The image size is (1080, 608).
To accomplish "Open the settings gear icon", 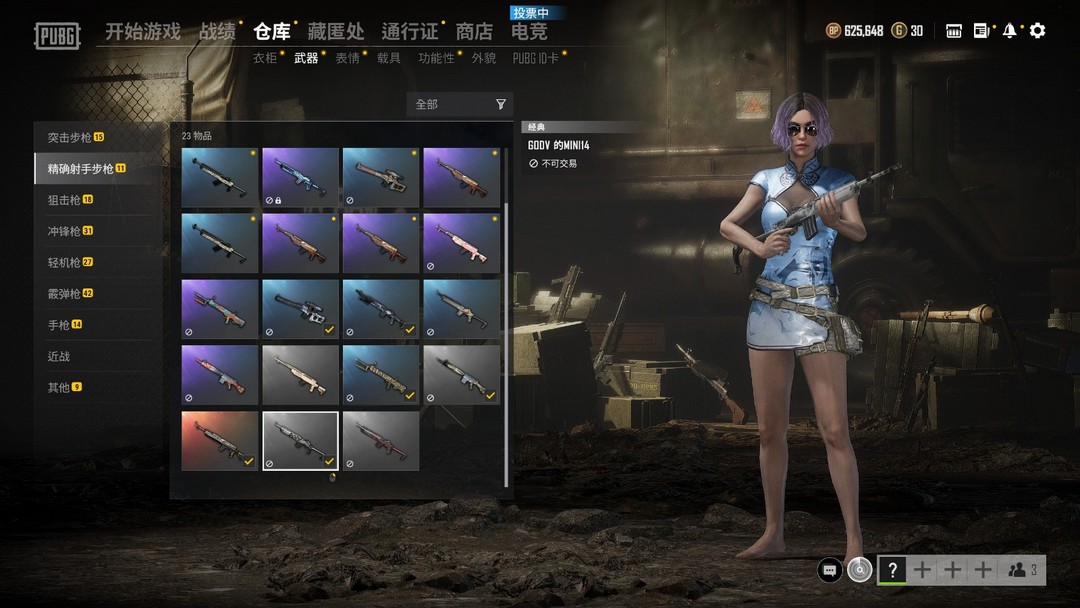I will click(1038, 31).
